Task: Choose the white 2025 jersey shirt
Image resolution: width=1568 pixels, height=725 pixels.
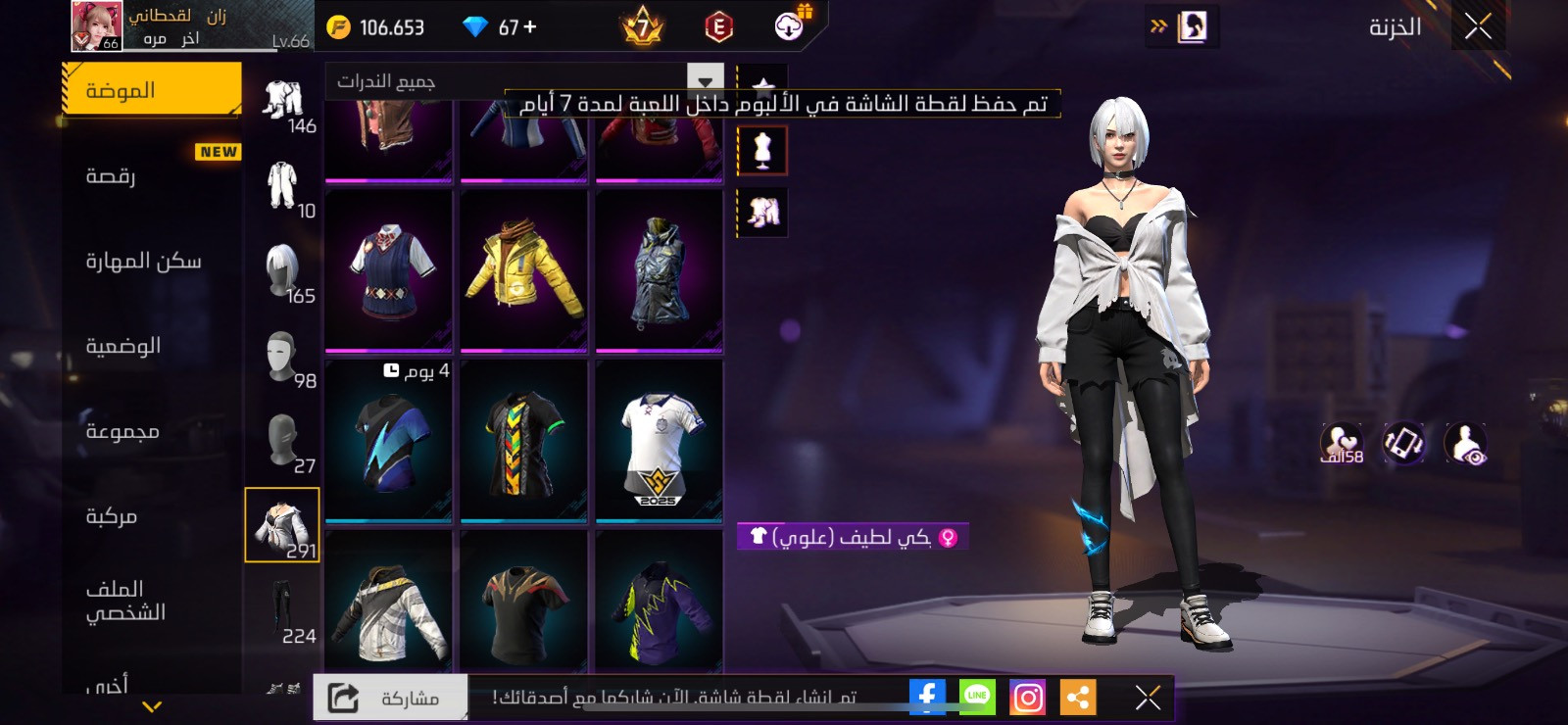Action: pyautogui.click(x=659, y=441)
